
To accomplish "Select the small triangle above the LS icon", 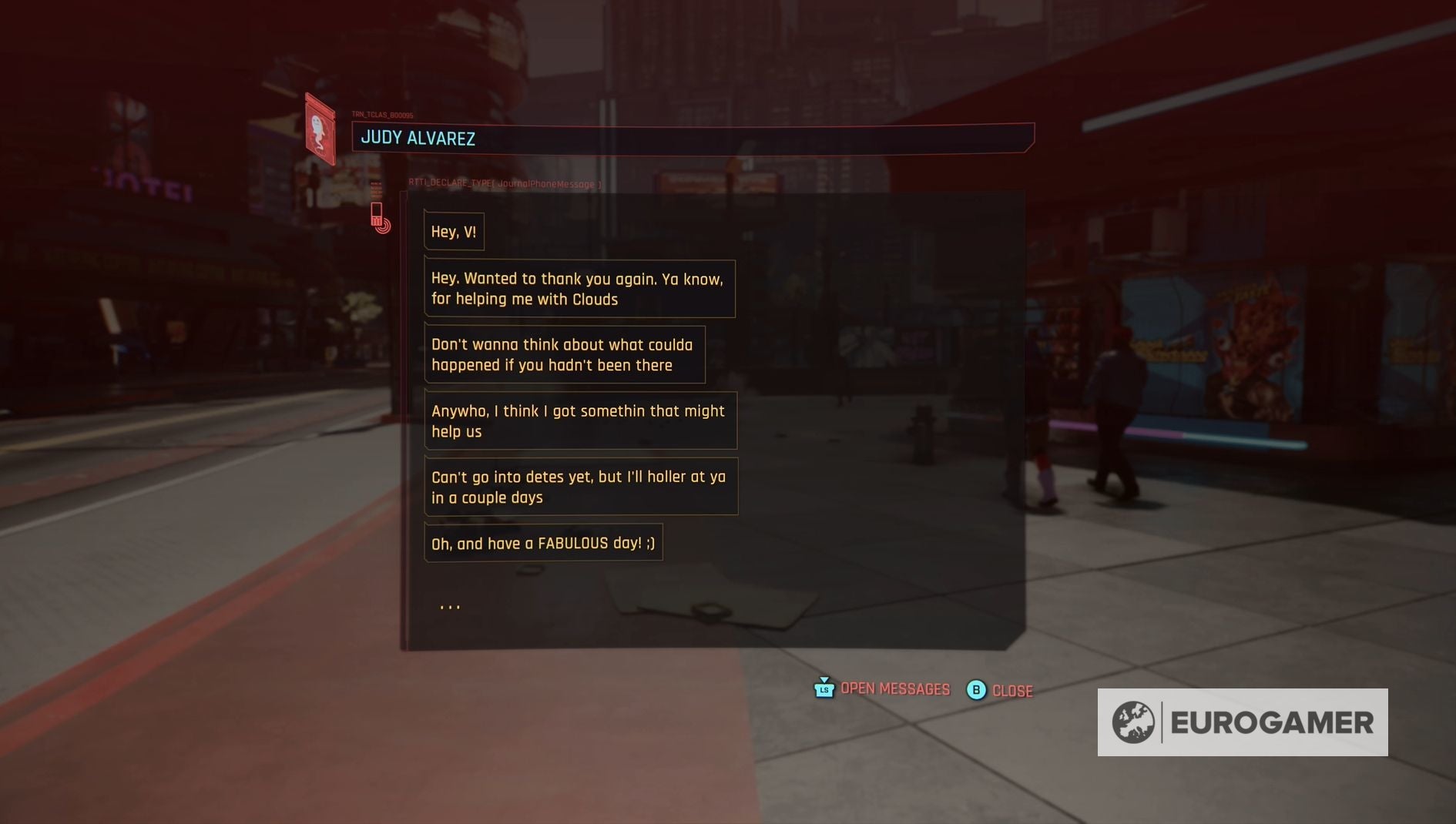I will (x=824, y=679).
